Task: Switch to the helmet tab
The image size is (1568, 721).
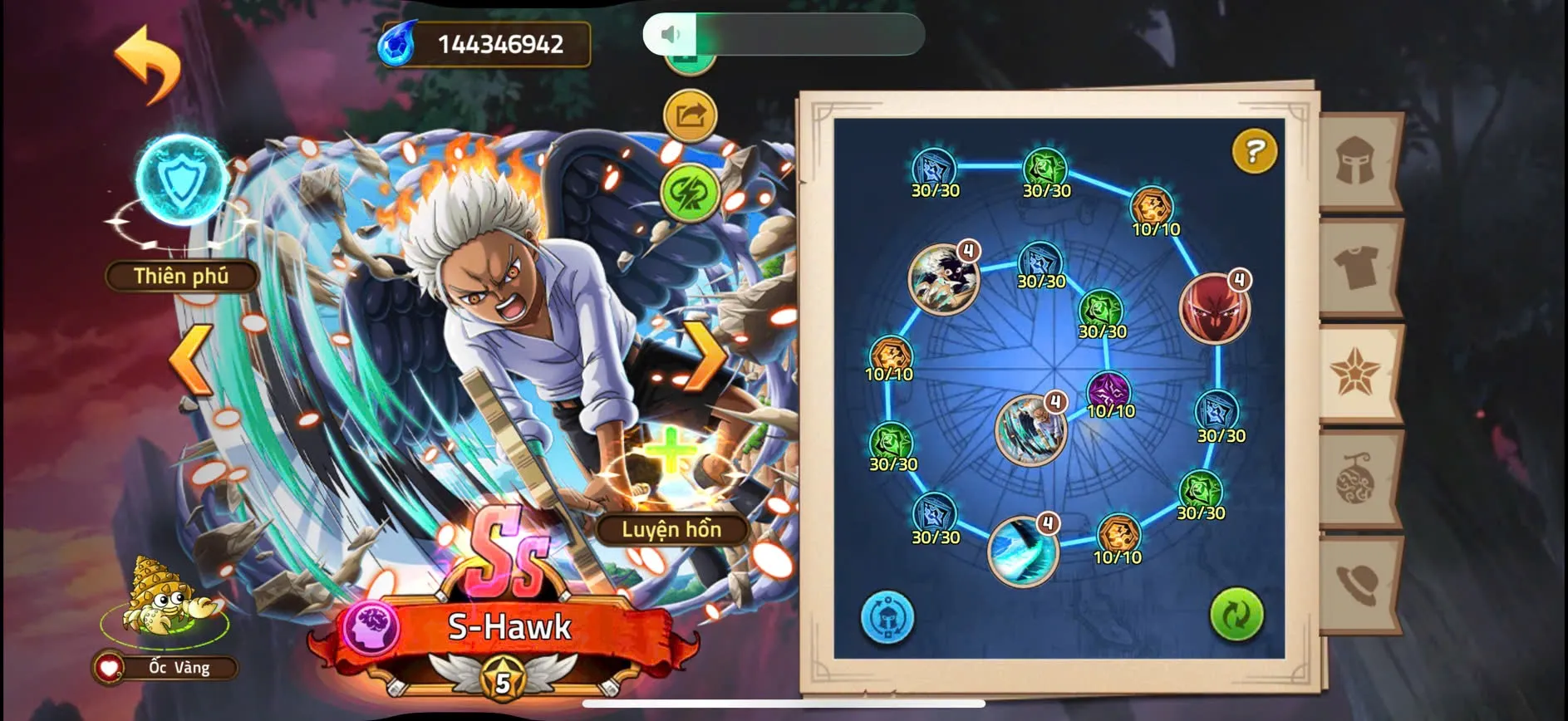Action: pyautogui.click(x=1357, y=161)
